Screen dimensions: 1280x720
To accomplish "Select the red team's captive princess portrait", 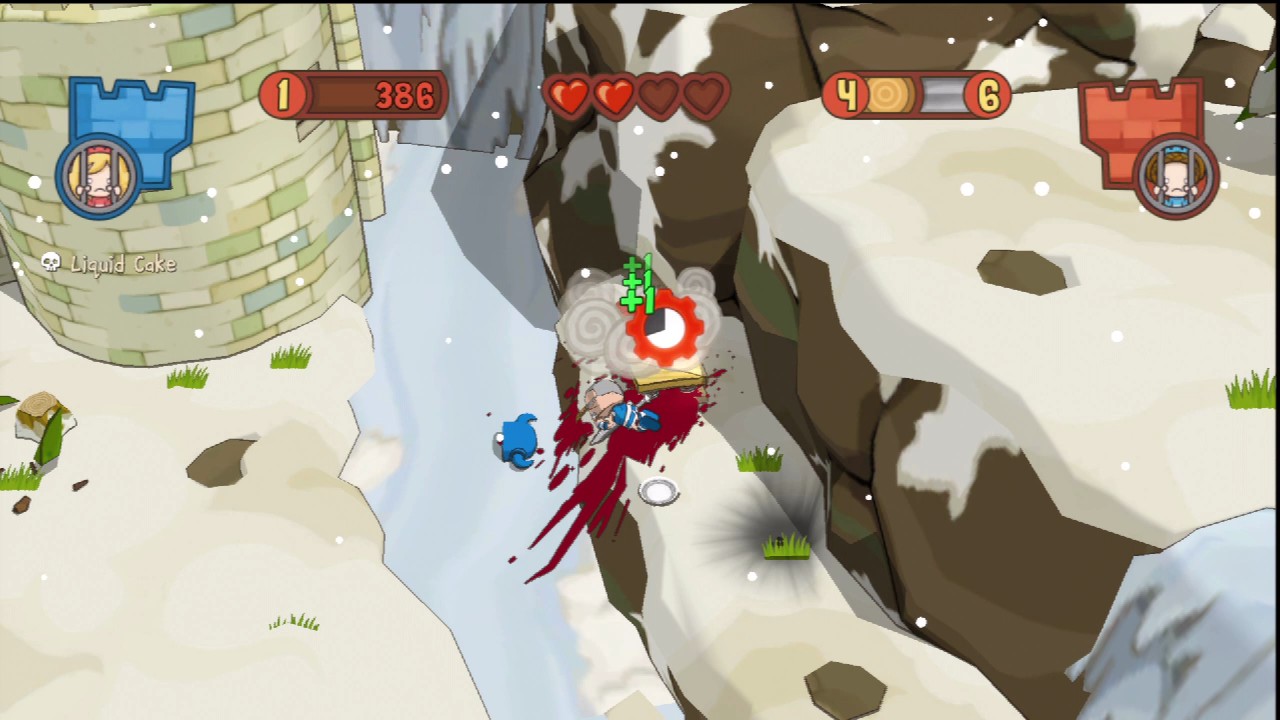I will click(x=1178, y=177).
